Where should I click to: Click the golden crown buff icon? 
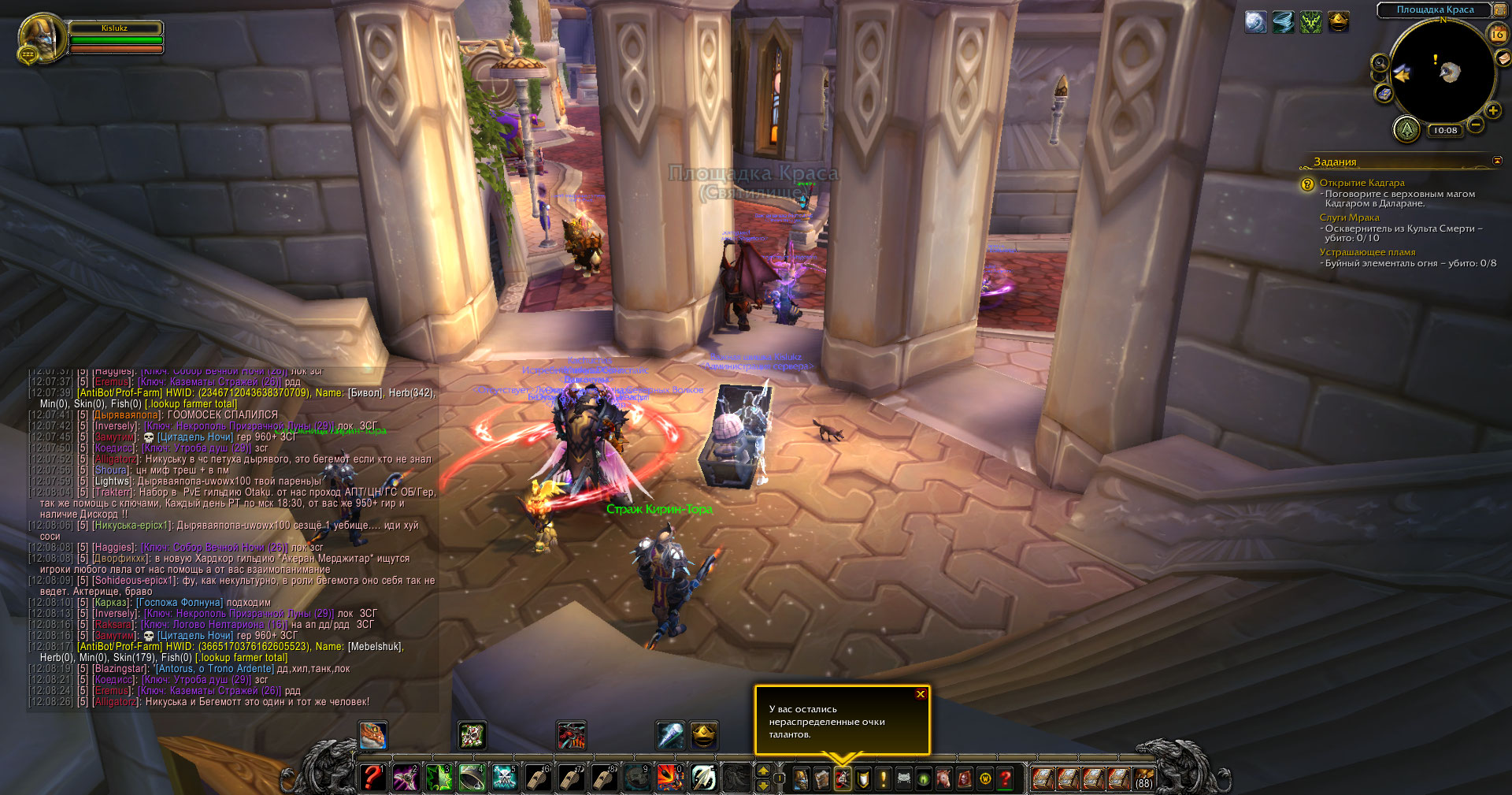1339,22
